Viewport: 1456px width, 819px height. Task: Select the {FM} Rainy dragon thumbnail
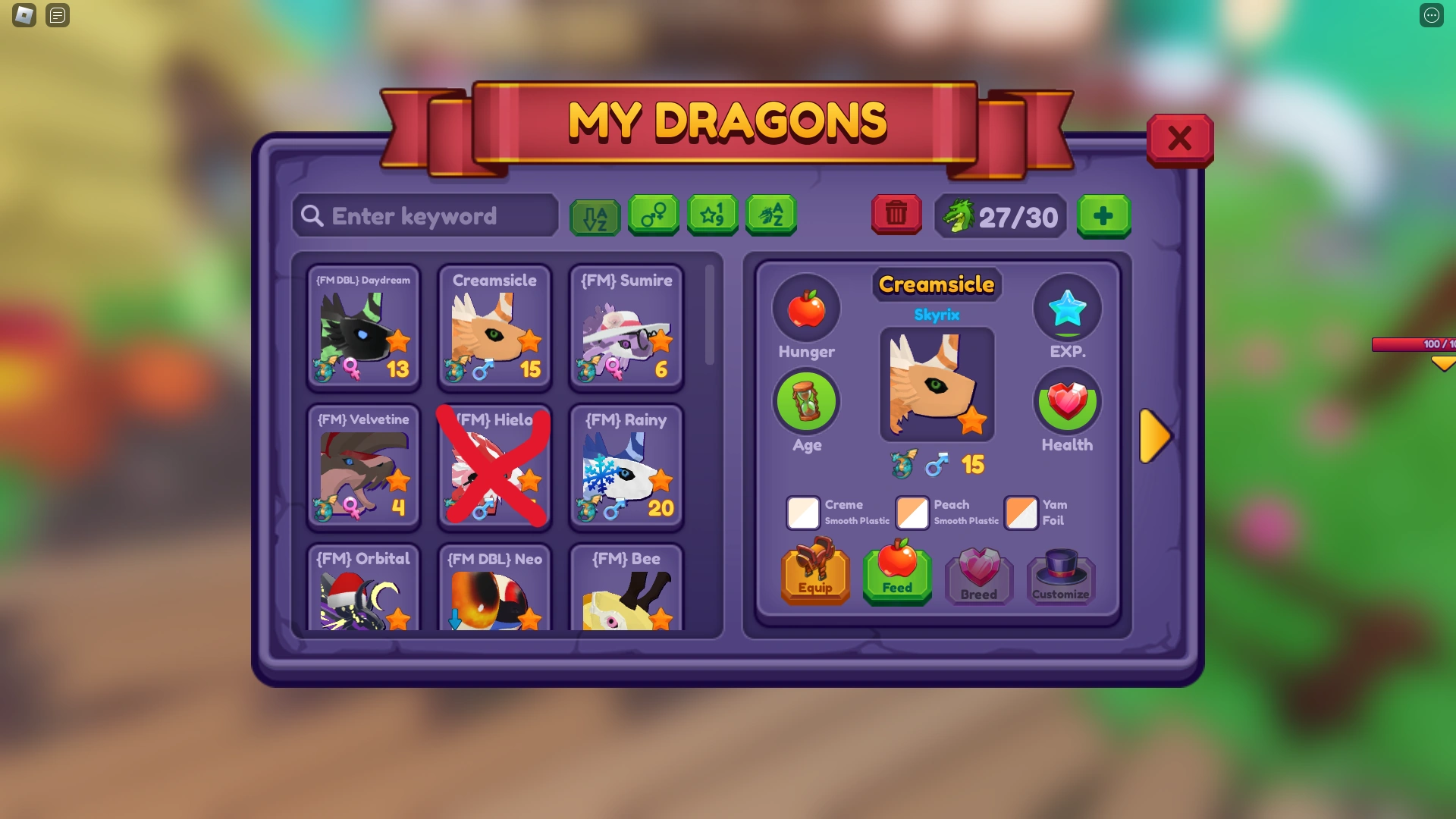click(x=626, y=468)
